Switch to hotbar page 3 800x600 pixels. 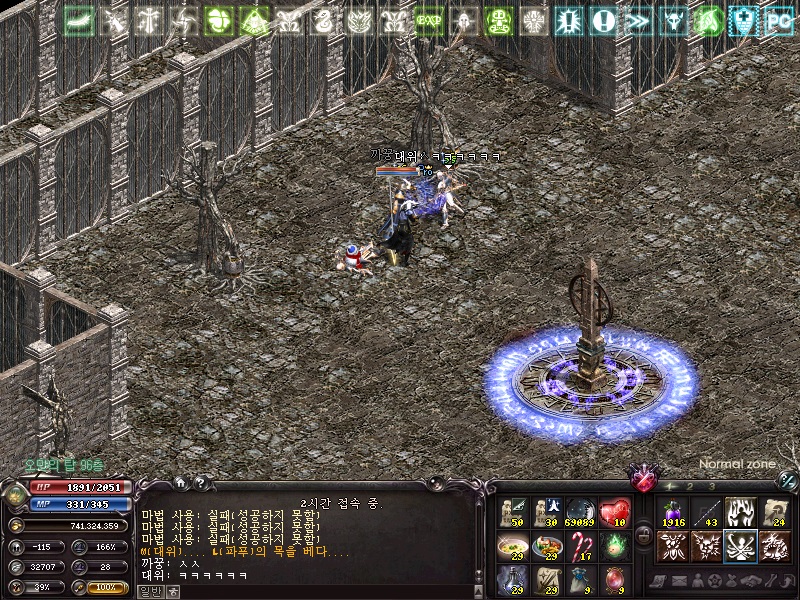click(x=712, y=486)
